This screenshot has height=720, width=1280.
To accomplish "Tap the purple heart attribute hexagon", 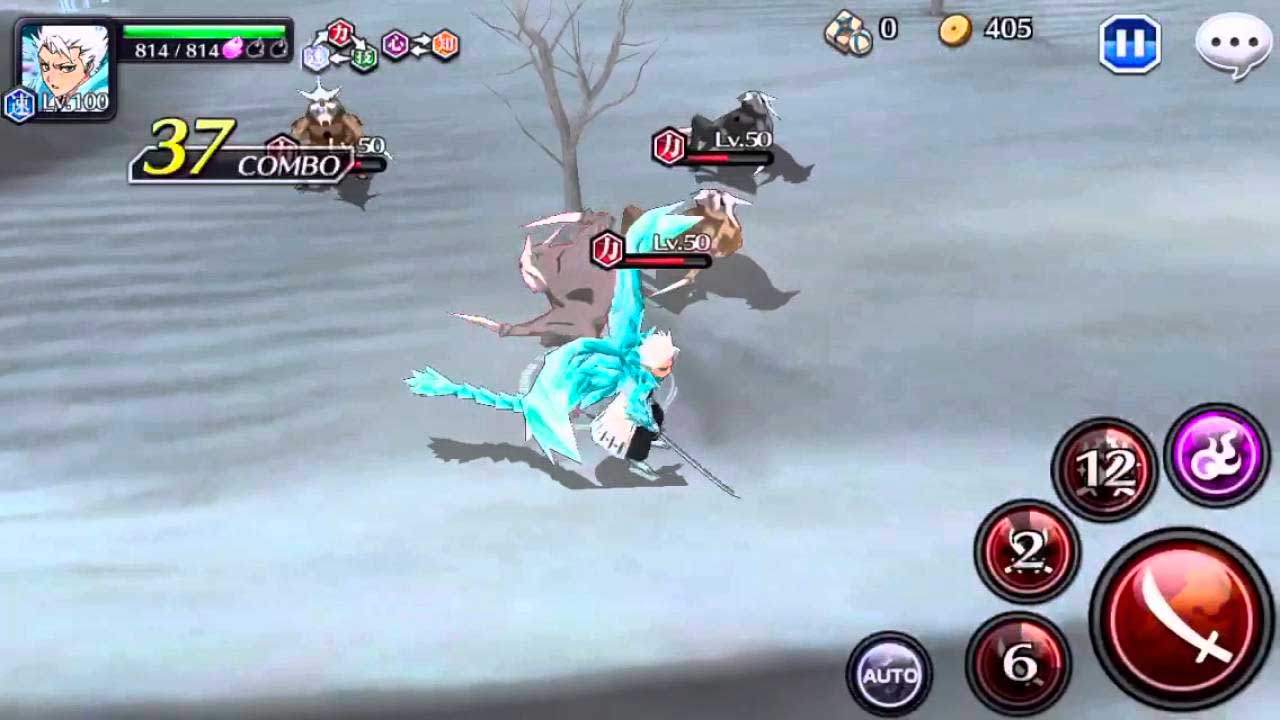I will 394,42.
